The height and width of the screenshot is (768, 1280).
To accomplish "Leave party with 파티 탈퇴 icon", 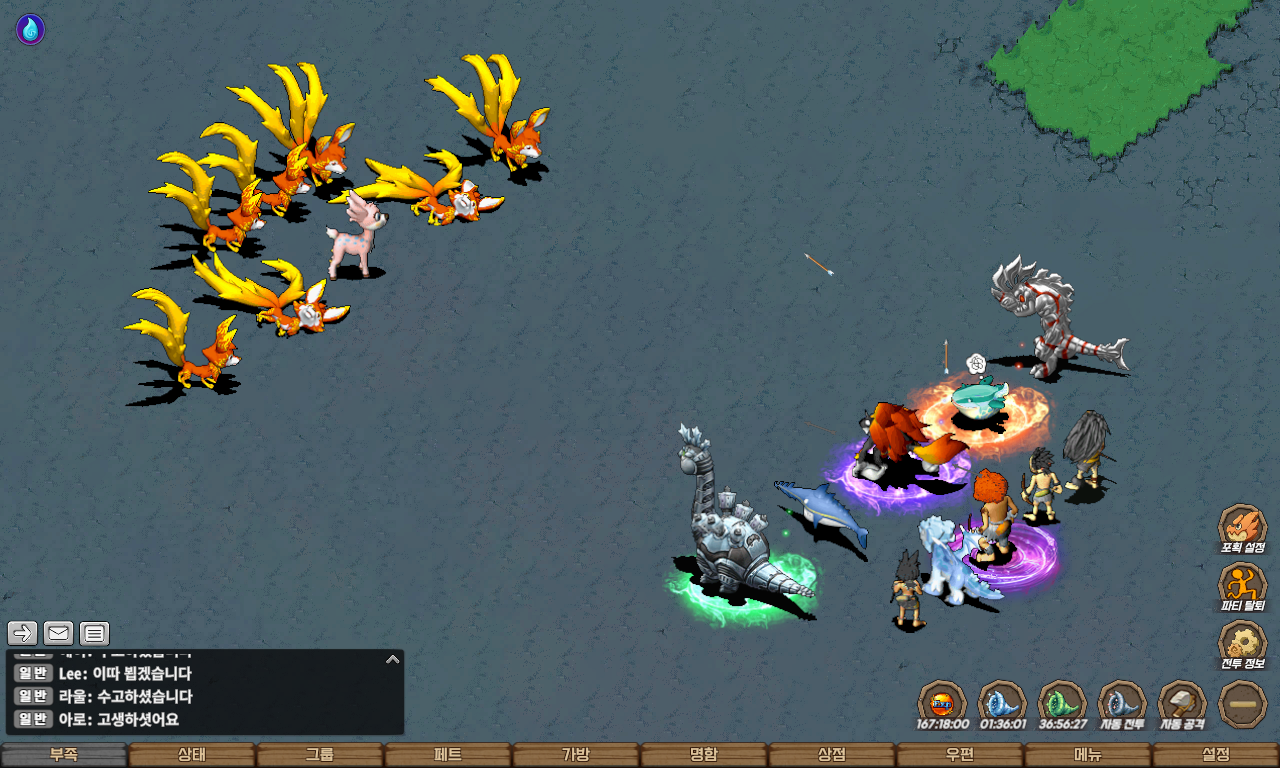I will [x=1242, y=586].
